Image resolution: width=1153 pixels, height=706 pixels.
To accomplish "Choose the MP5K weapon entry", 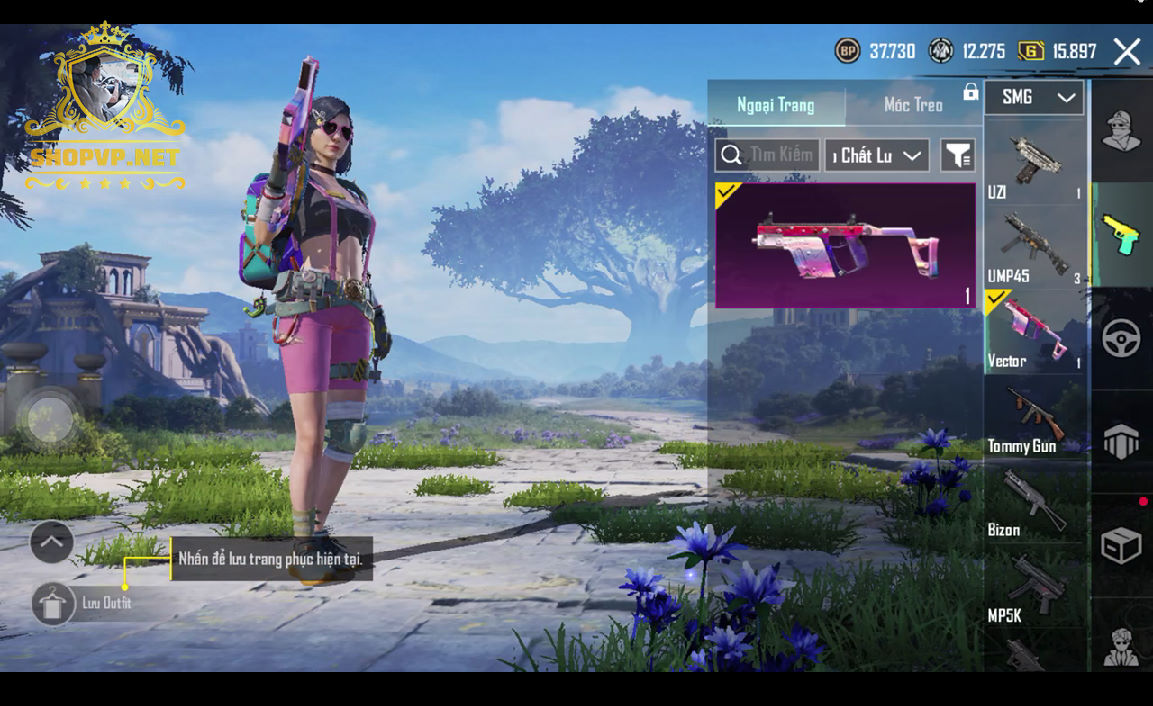I will (1034, 589).
